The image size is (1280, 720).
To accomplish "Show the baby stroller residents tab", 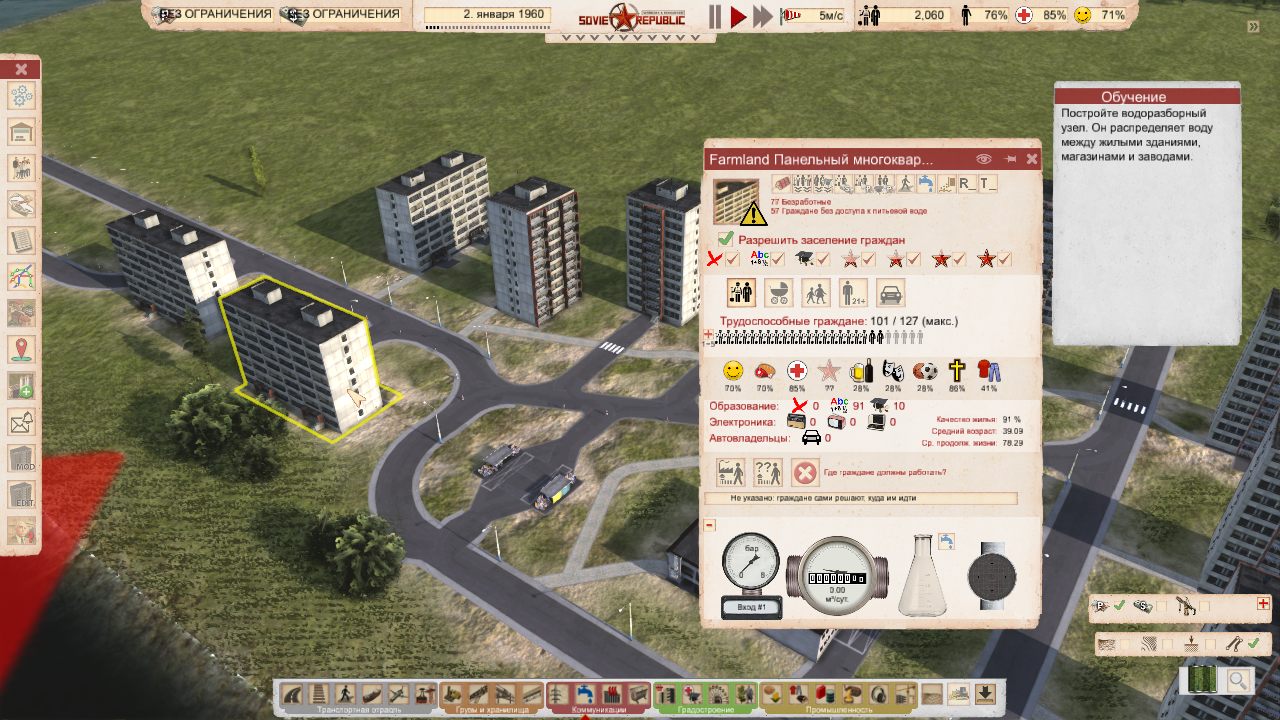I will click(778, 293).
